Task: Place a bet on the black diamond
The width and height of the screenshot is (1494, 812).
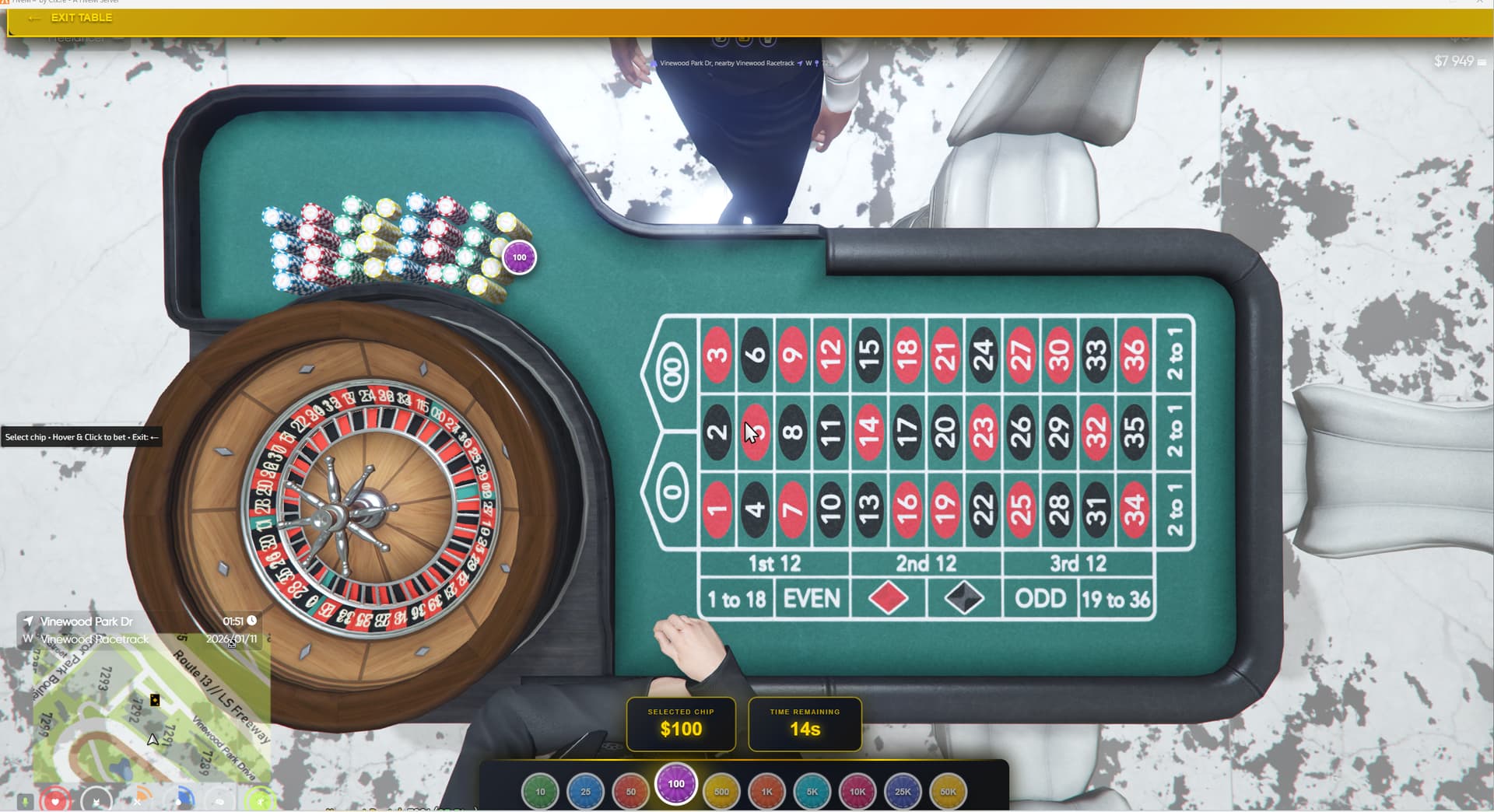Action: pos(963,598)
